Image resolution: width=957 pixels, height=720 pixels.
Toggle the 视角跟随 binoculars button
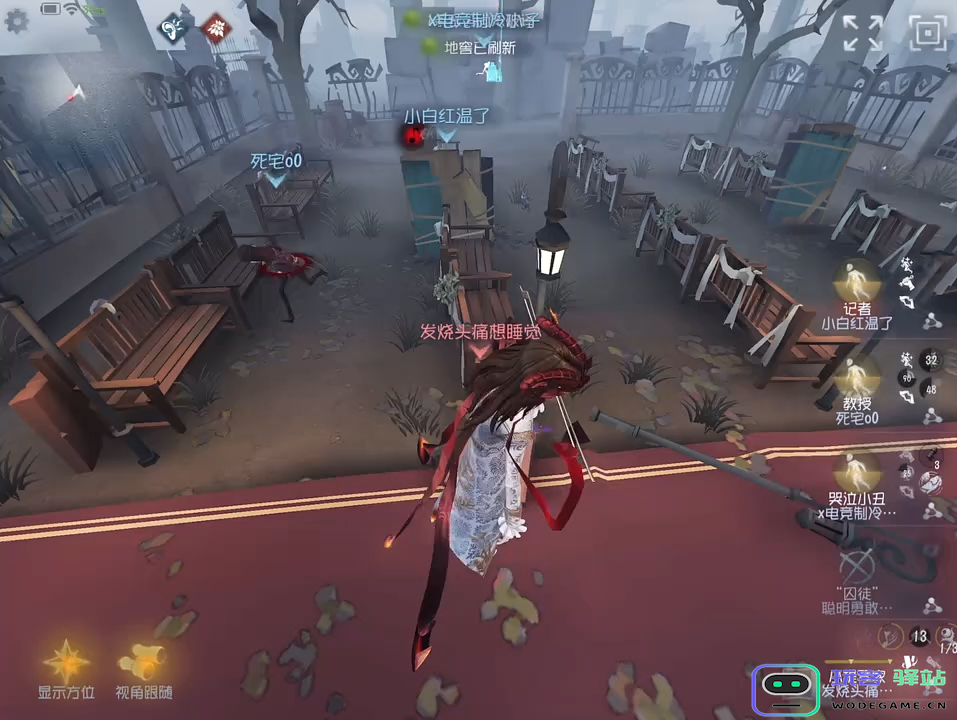click(x=142, y=660)
